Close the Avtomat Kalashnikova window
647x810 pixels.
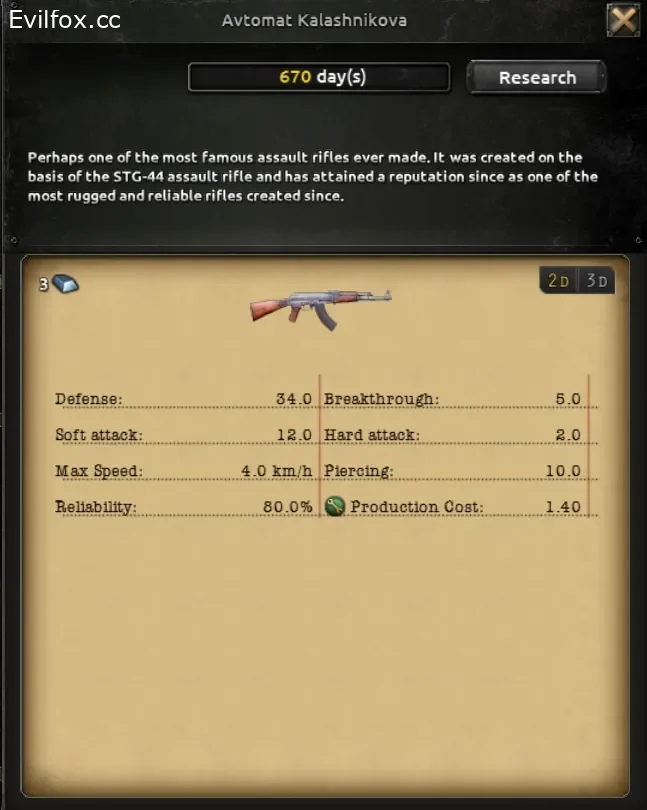623,21
